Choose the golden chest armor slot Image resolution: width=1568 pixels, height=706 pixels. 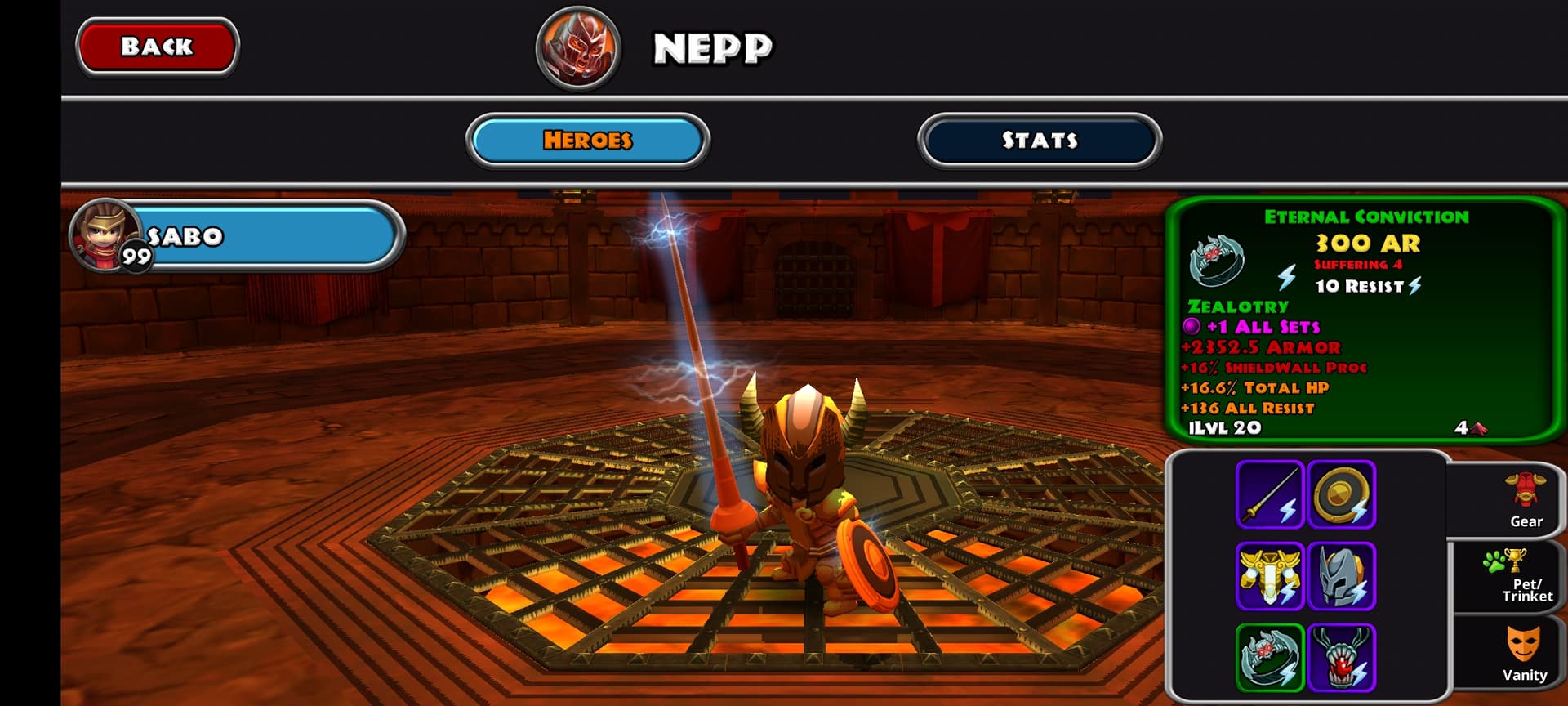pyautogui.click(x=1269, y=576)
